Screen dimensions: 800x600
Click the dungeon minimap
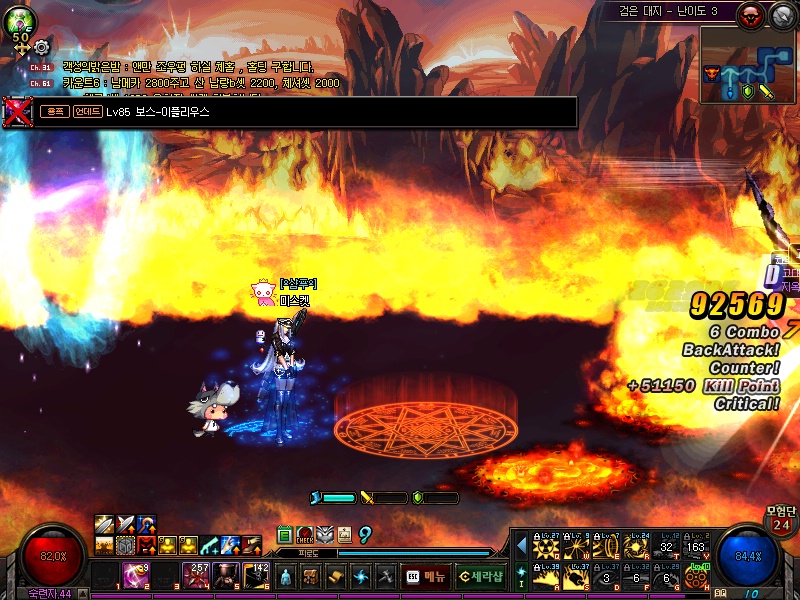click(x=748, y=66)
